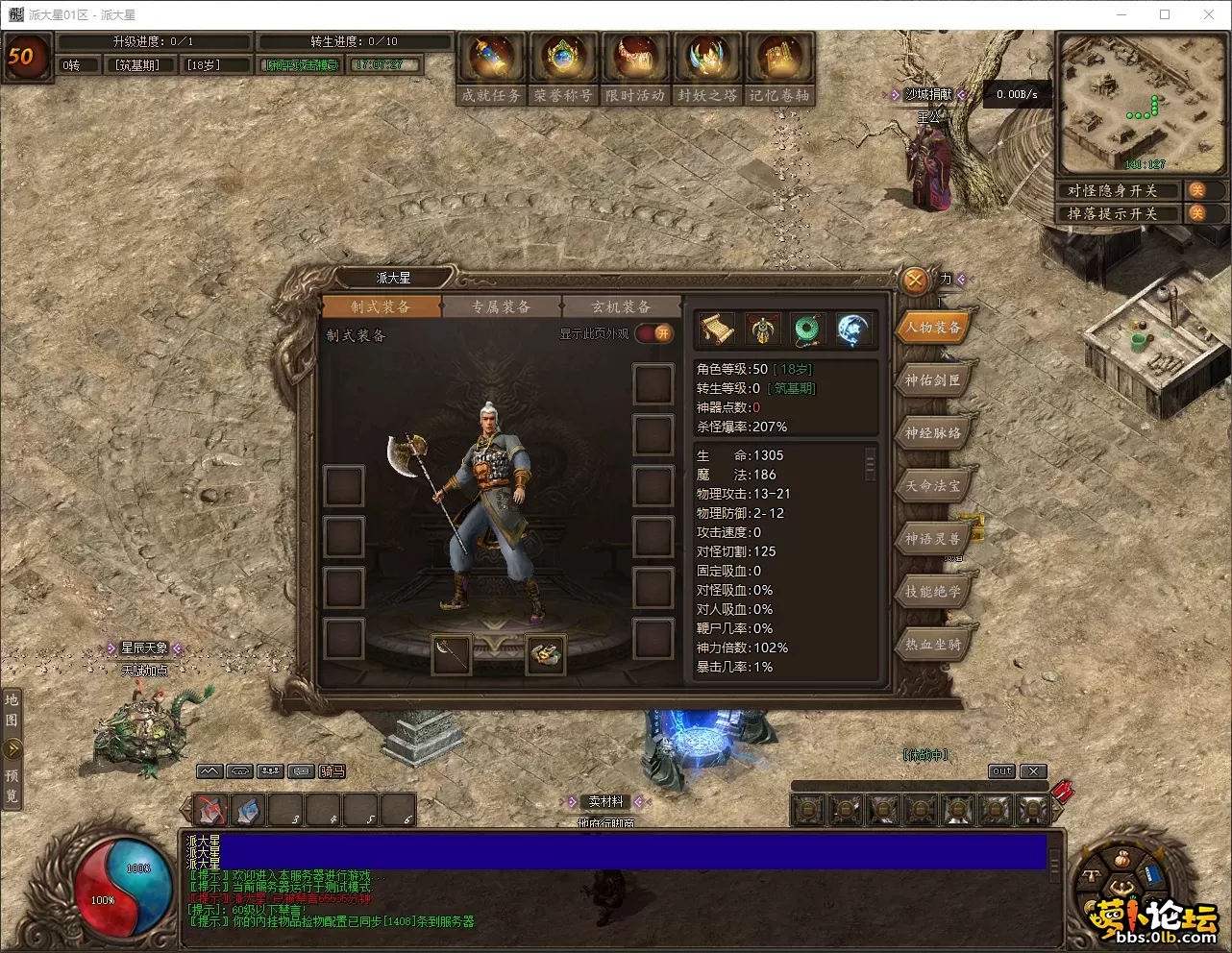Open the 天命法宝 side tab
Screen dimensions: 1232x953
point(932,486)
